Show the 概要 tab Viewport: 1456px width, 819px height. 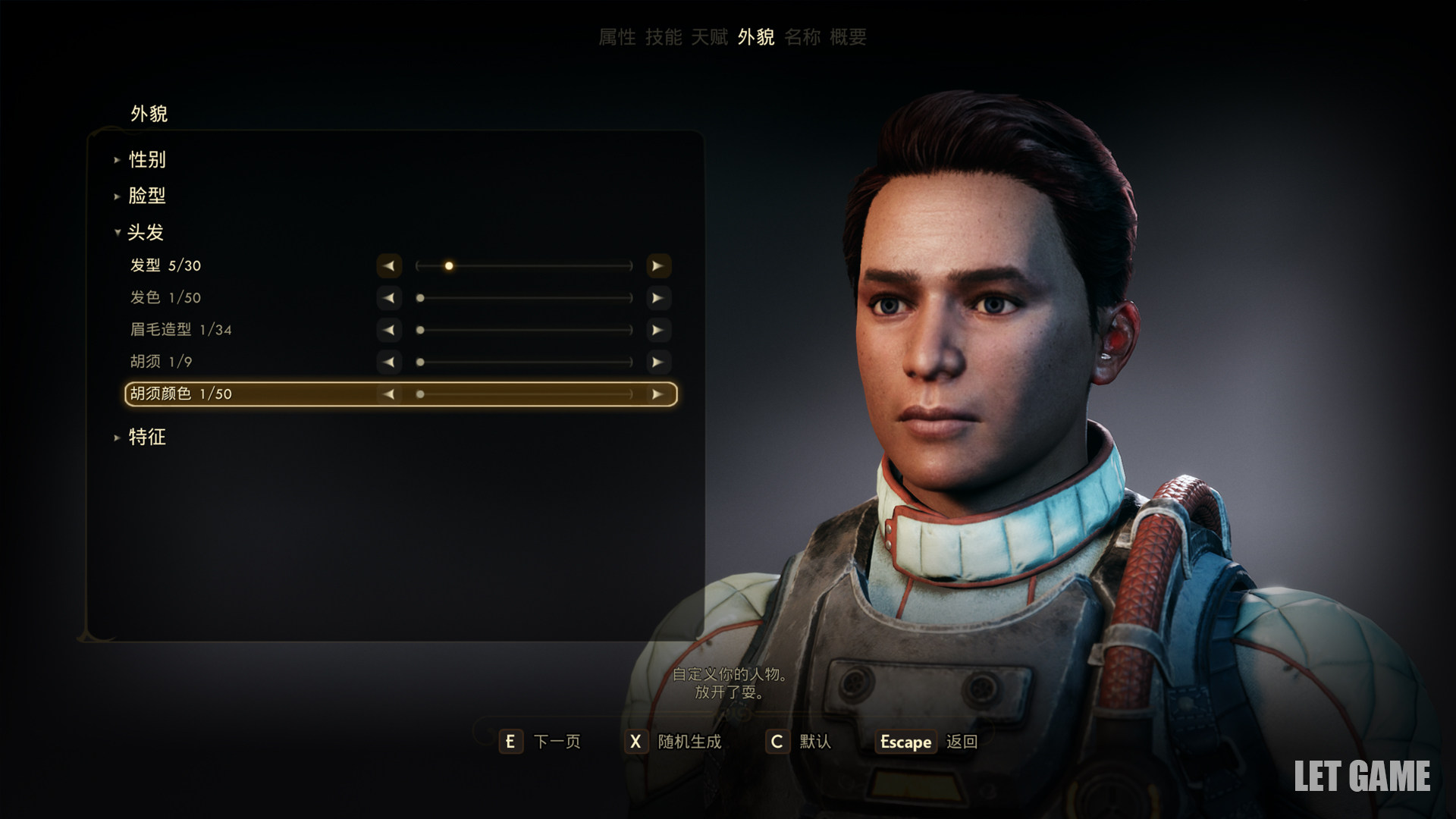tap(848, 37)
